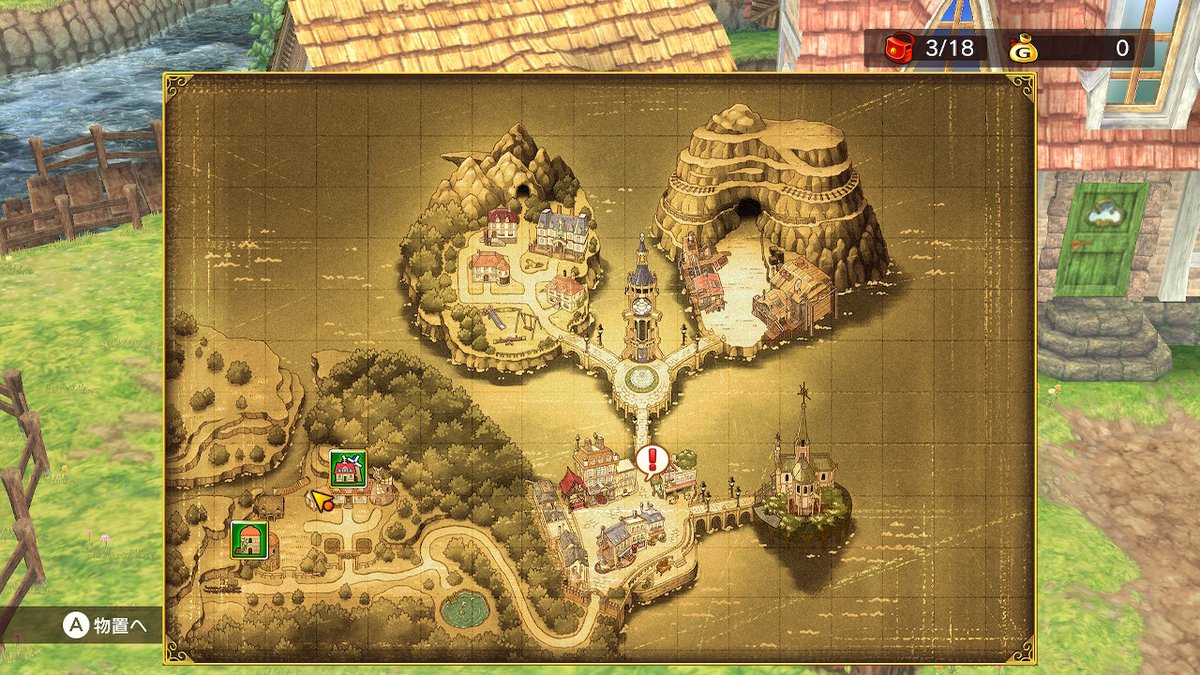Select the windmill house map marker
The width and height of the screenshot is (1200, 675).
[x=347, y=468]
